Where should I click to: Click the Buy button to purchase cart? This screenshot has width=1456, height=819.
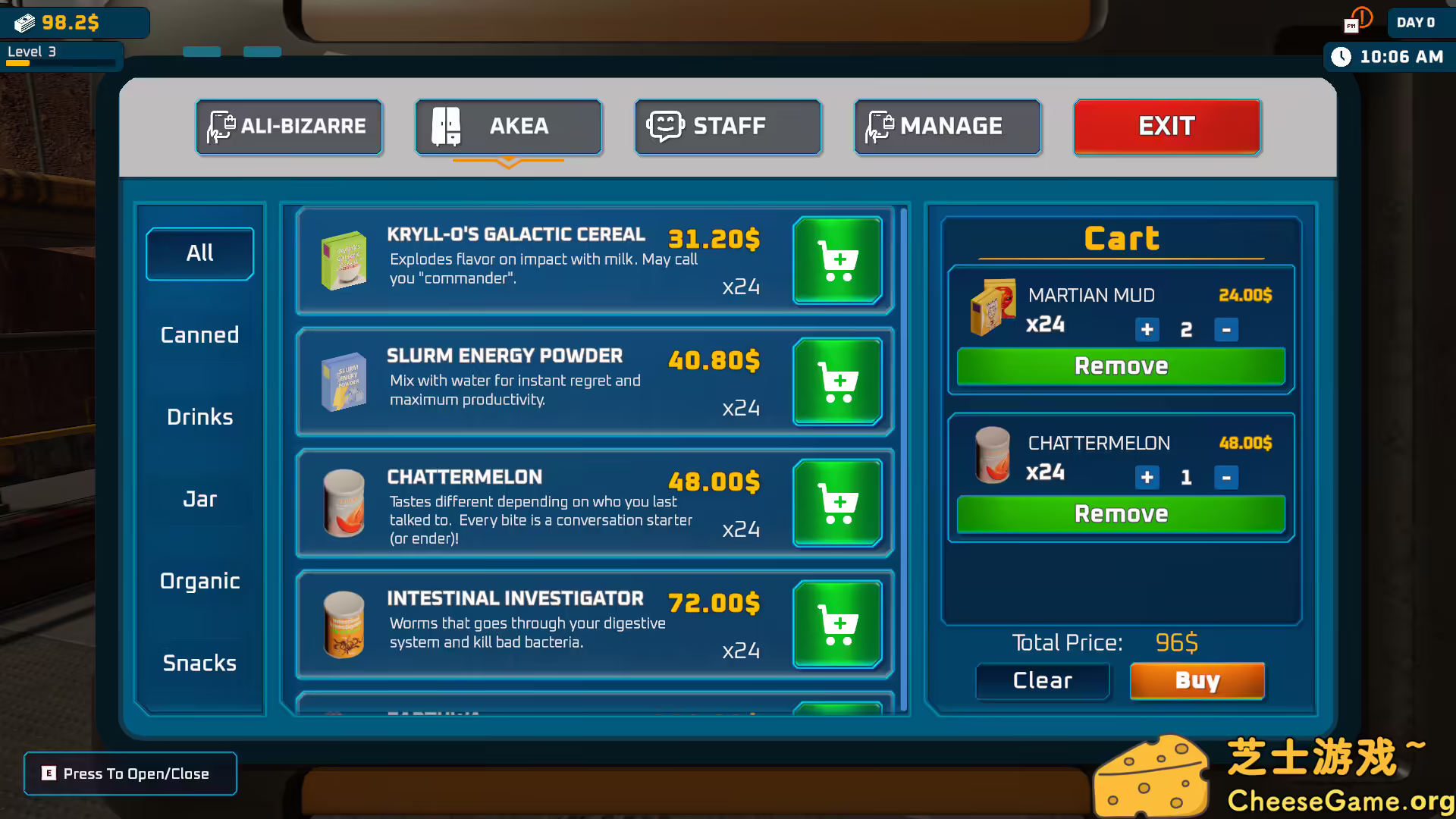point(1197,680)
